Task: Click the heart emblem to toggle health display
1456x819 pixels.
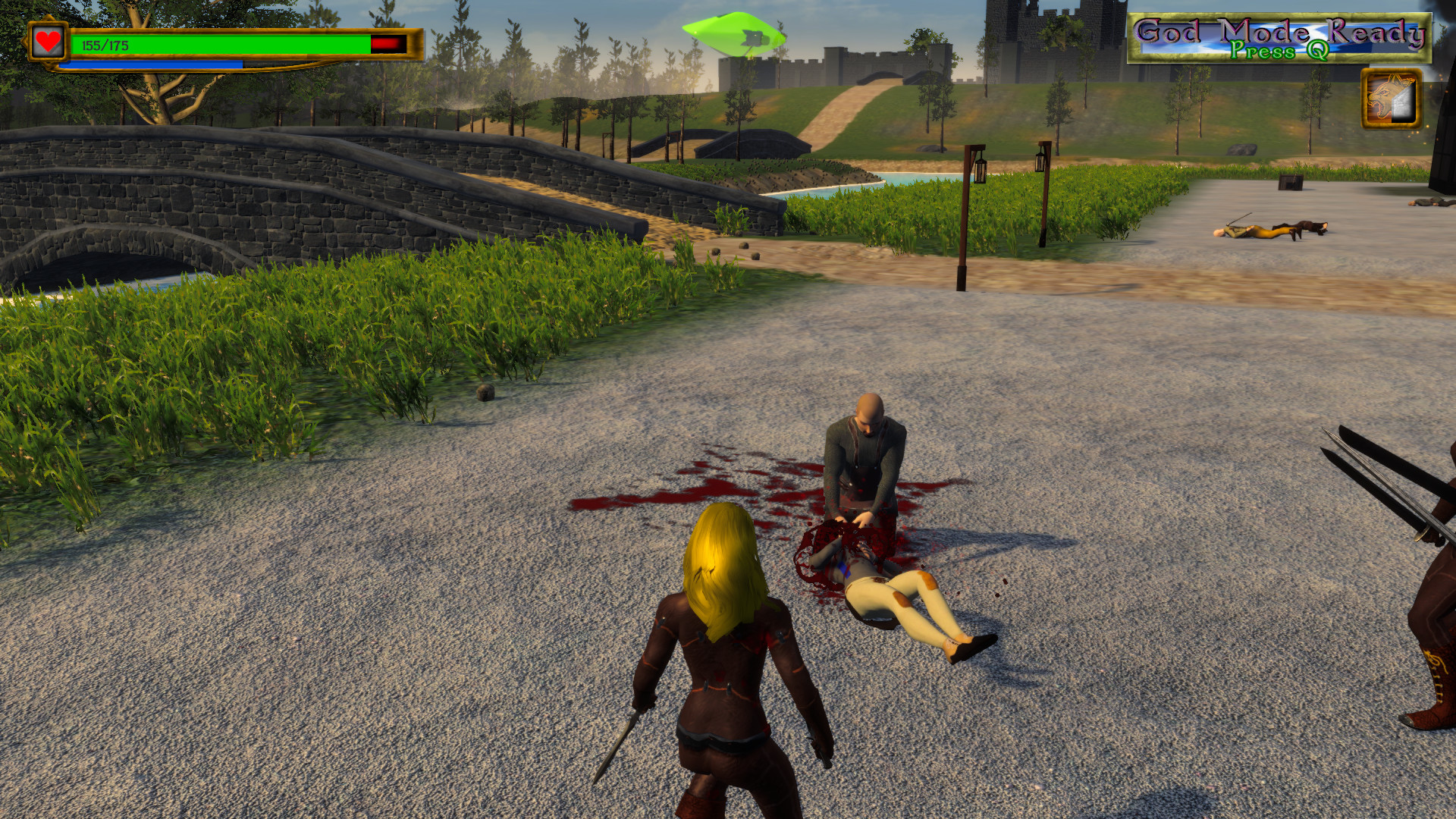Action: click(x=47, y=43)
